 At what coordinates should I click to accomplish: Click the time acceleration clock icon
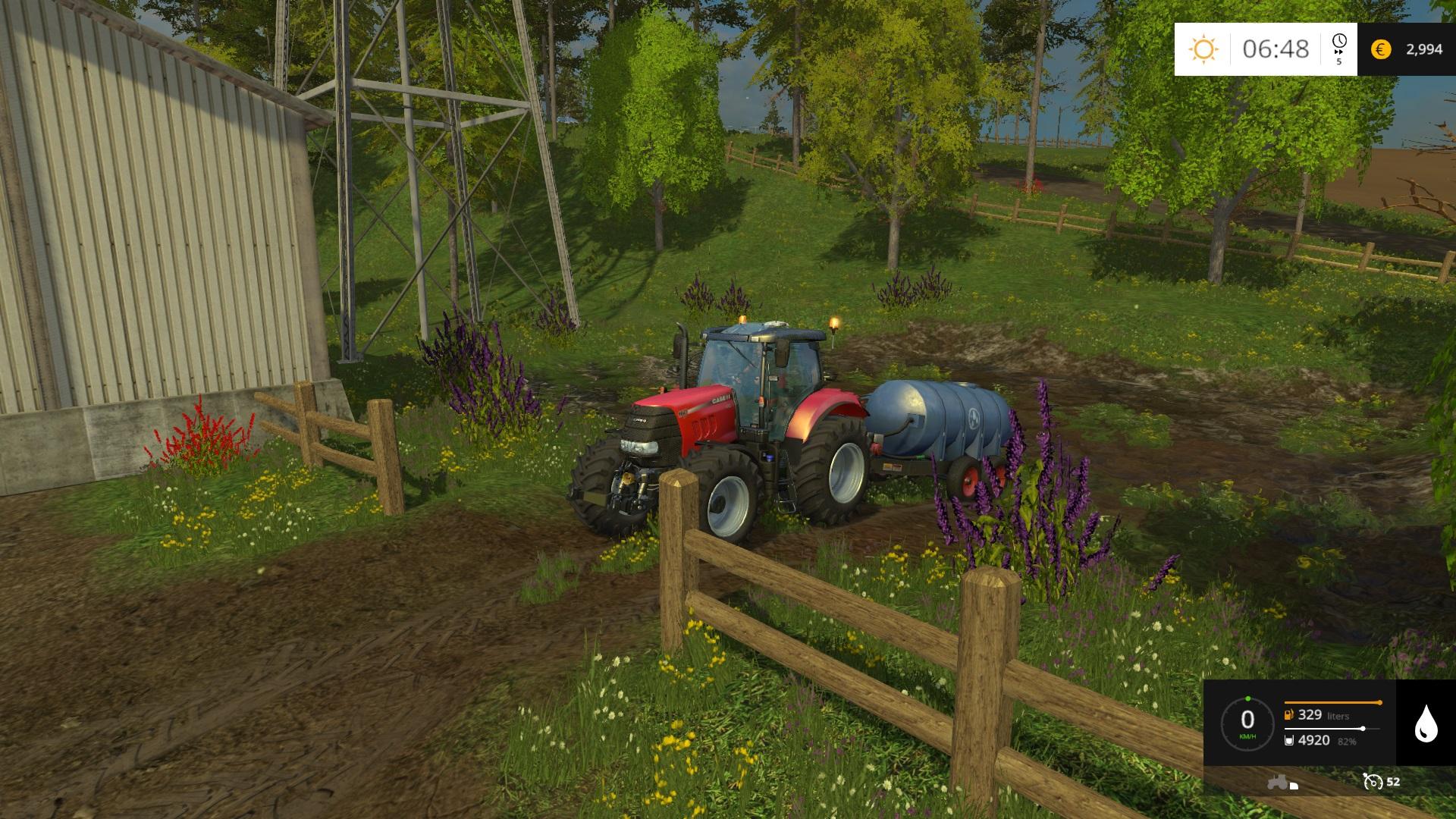(x=1339, y=40)
